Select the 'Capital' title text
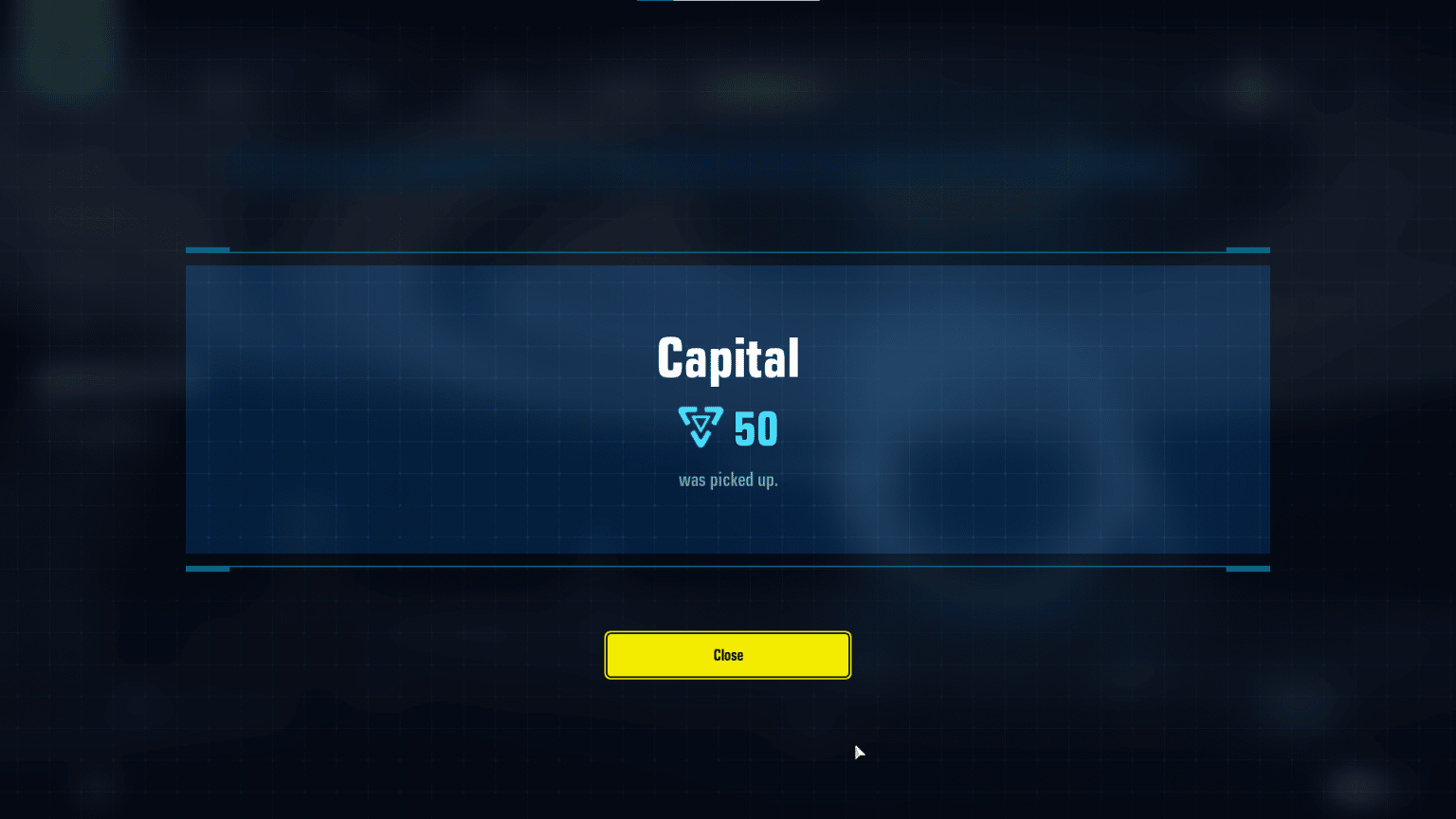The height and width of the screenshot is (819, 1456). tap(728, 357)
